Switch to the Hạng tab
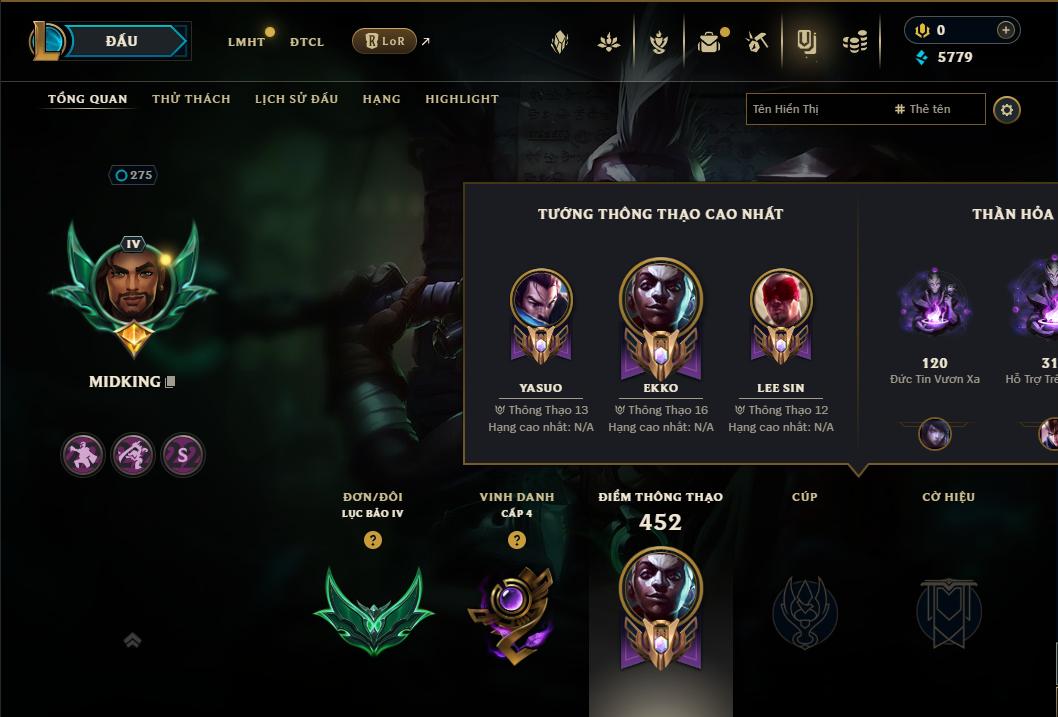The width and height of the screenshot is (1058, 717). (x=381, y=99)
